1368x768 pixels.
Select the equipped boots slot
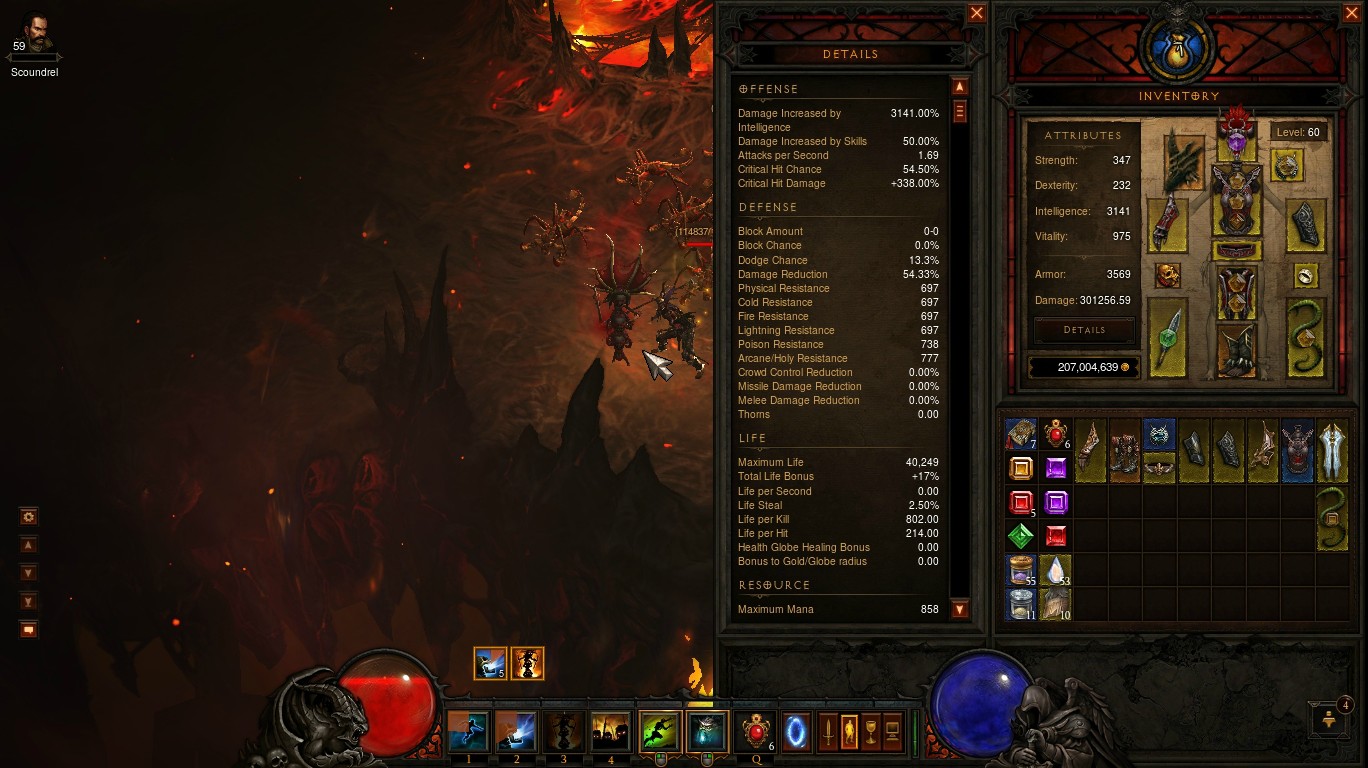[1237, 350]
